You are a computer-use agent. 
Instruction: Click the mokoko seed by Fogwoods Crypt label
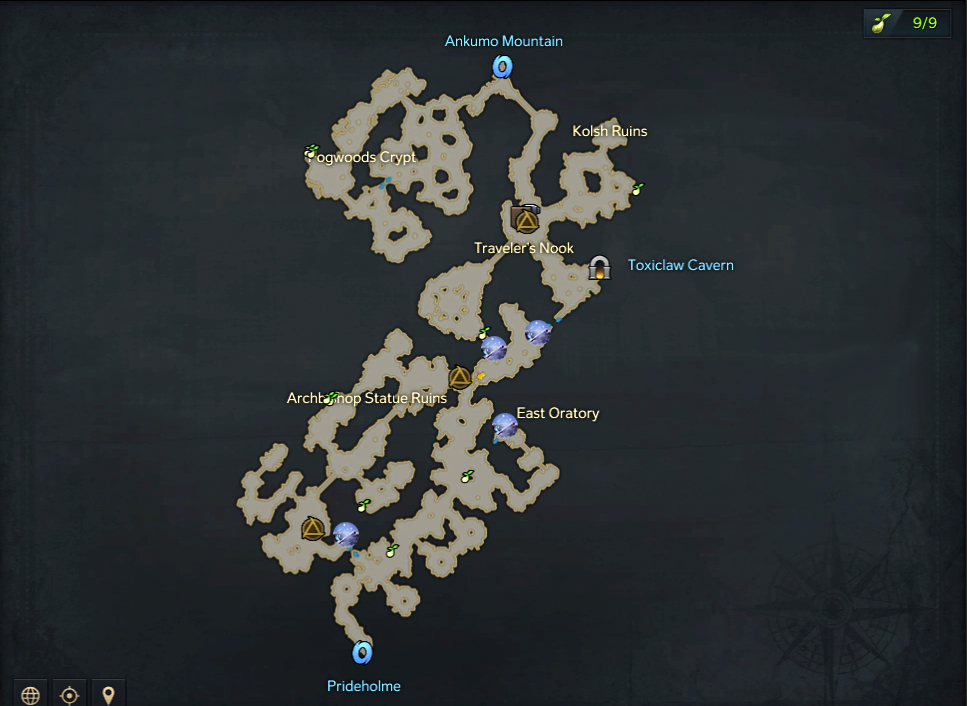[311, 152]
